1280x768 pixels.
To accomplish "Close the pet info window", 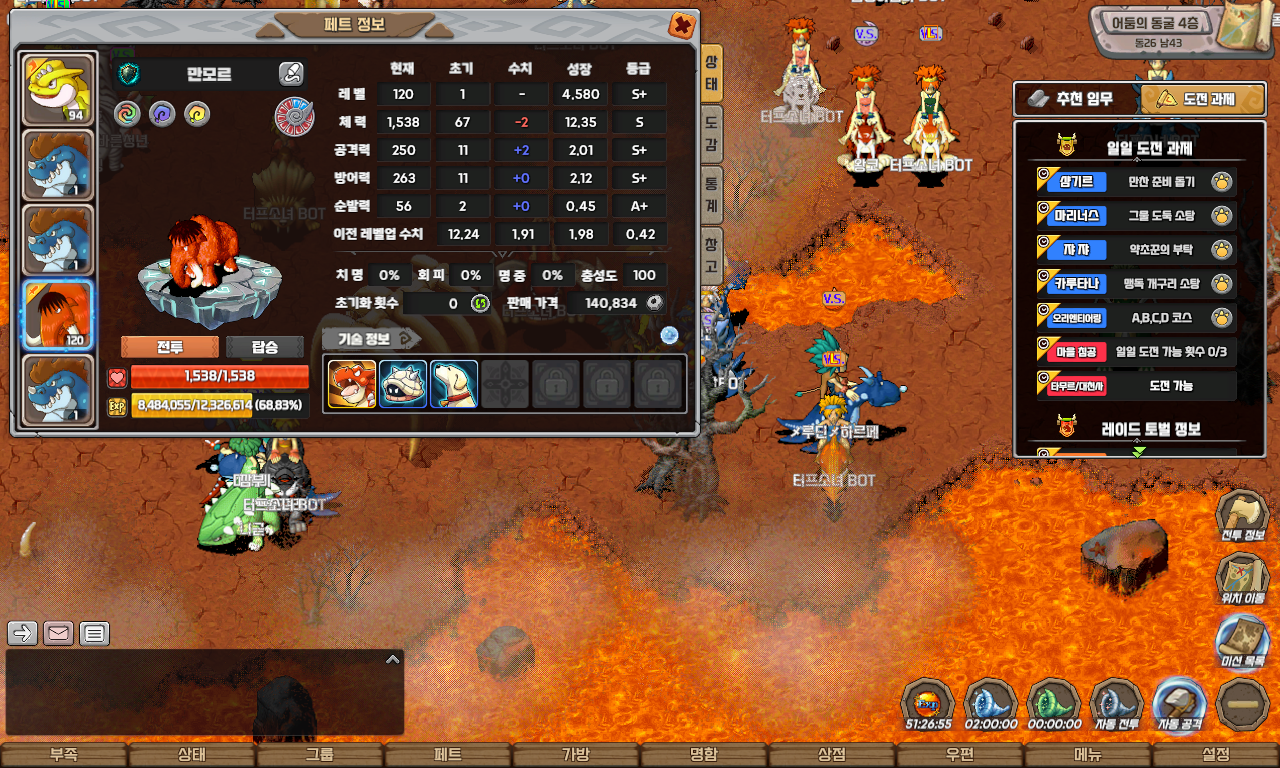I will (682, 25).
